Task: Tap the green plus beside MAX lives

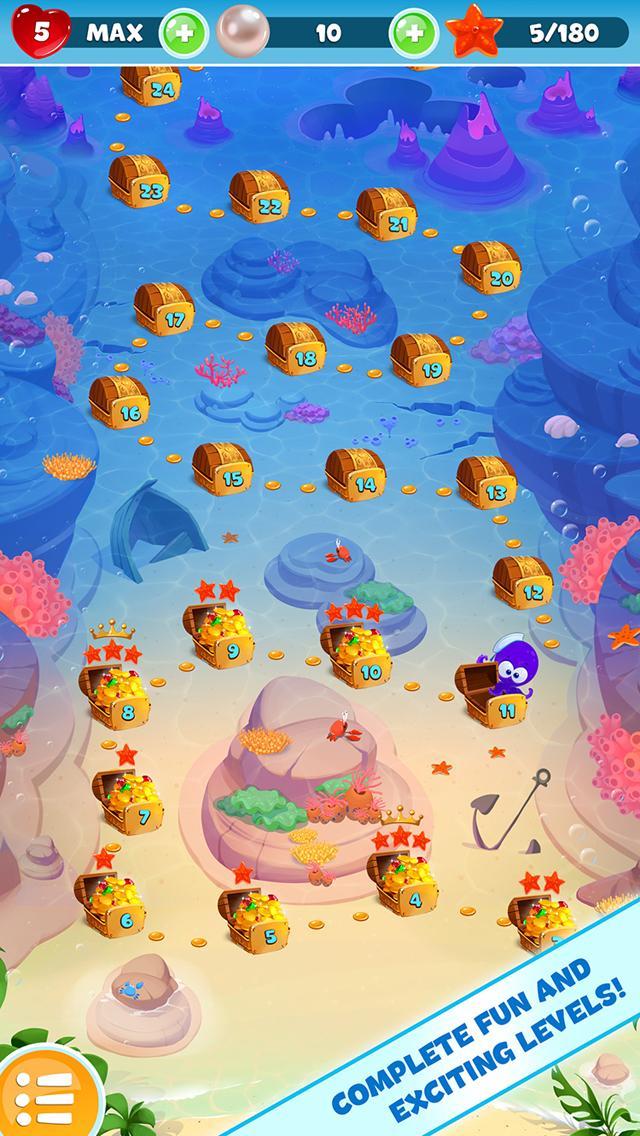Action: 184,33
